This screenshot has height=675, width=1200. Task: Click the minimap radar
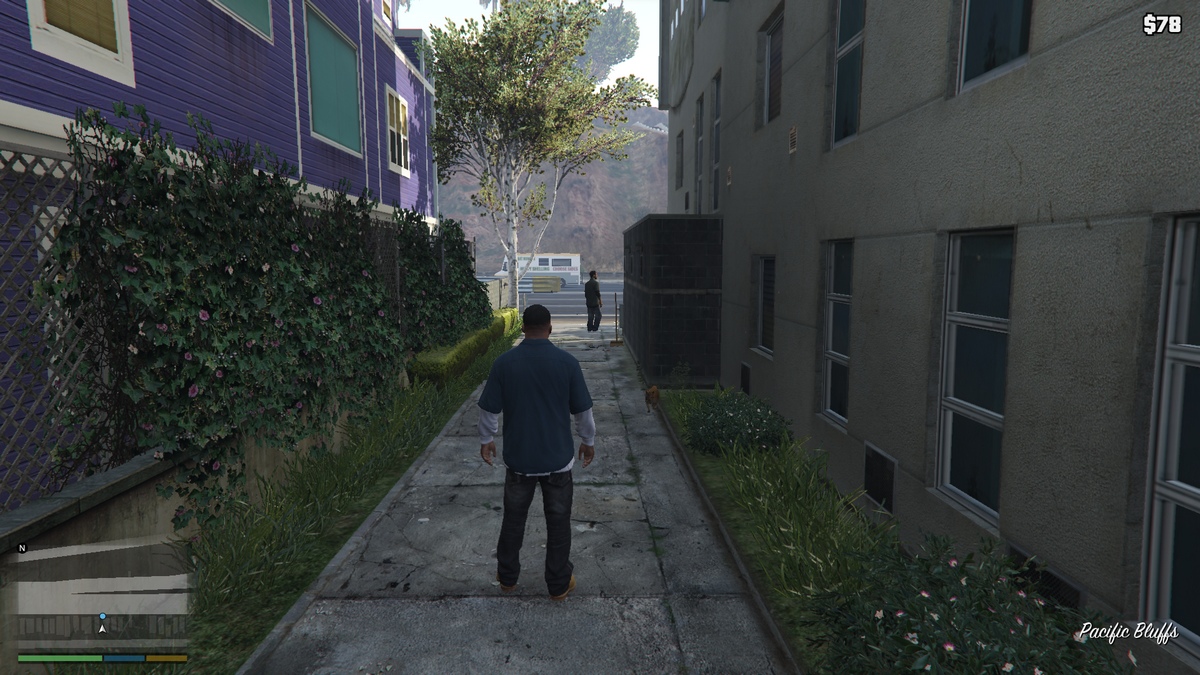click(x=103, y=595)
